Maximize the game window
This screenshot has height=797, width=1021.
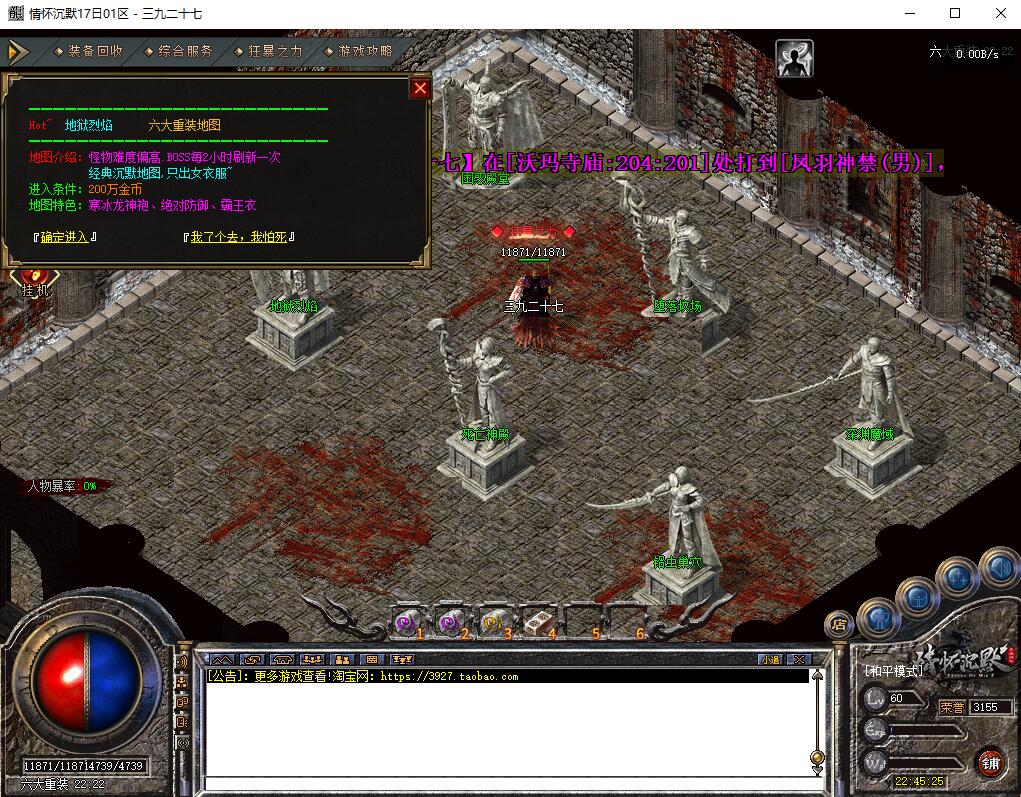tap(955, 13)
